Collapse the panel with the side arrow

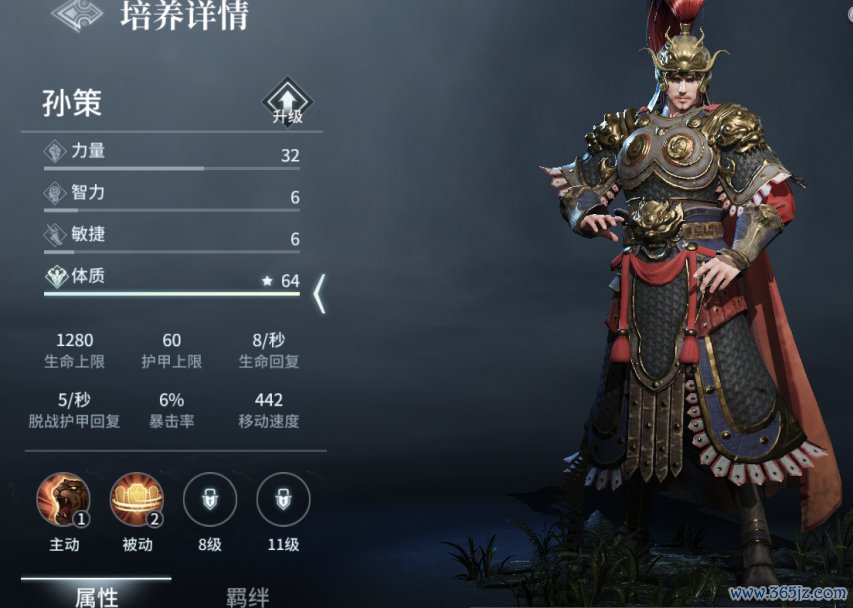click(x=320, y=295)
